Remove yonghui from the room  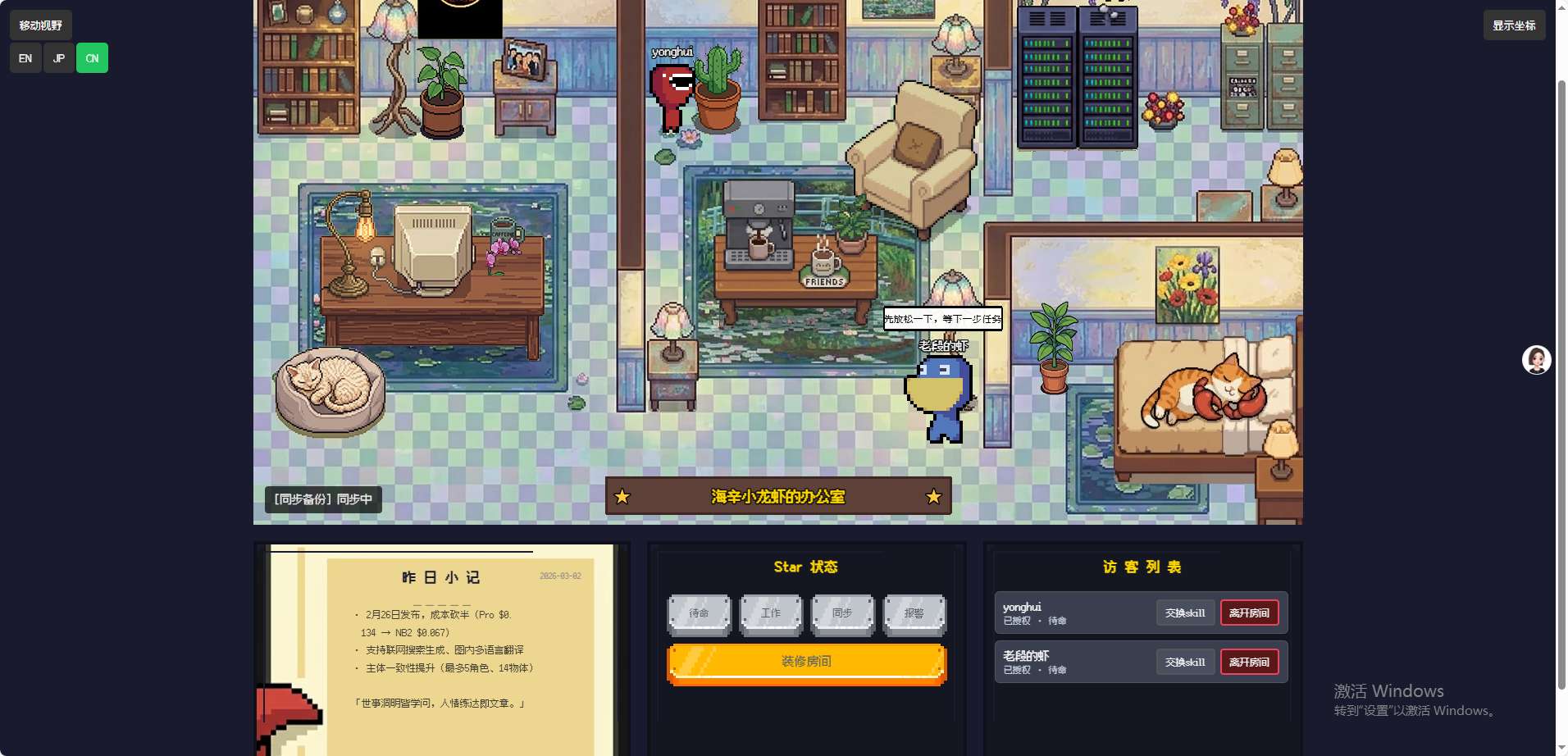1249,613
